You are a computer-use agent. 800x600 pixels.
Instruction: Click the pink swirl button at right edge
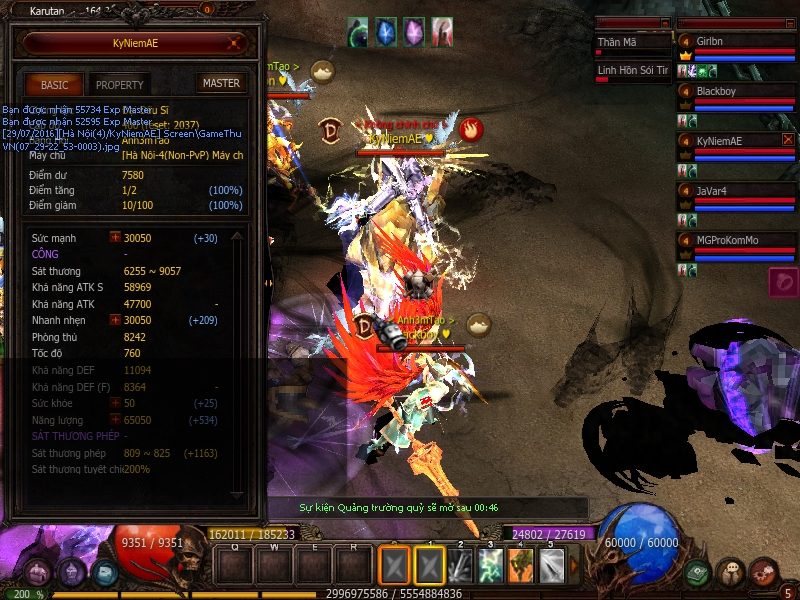point(783,281)
